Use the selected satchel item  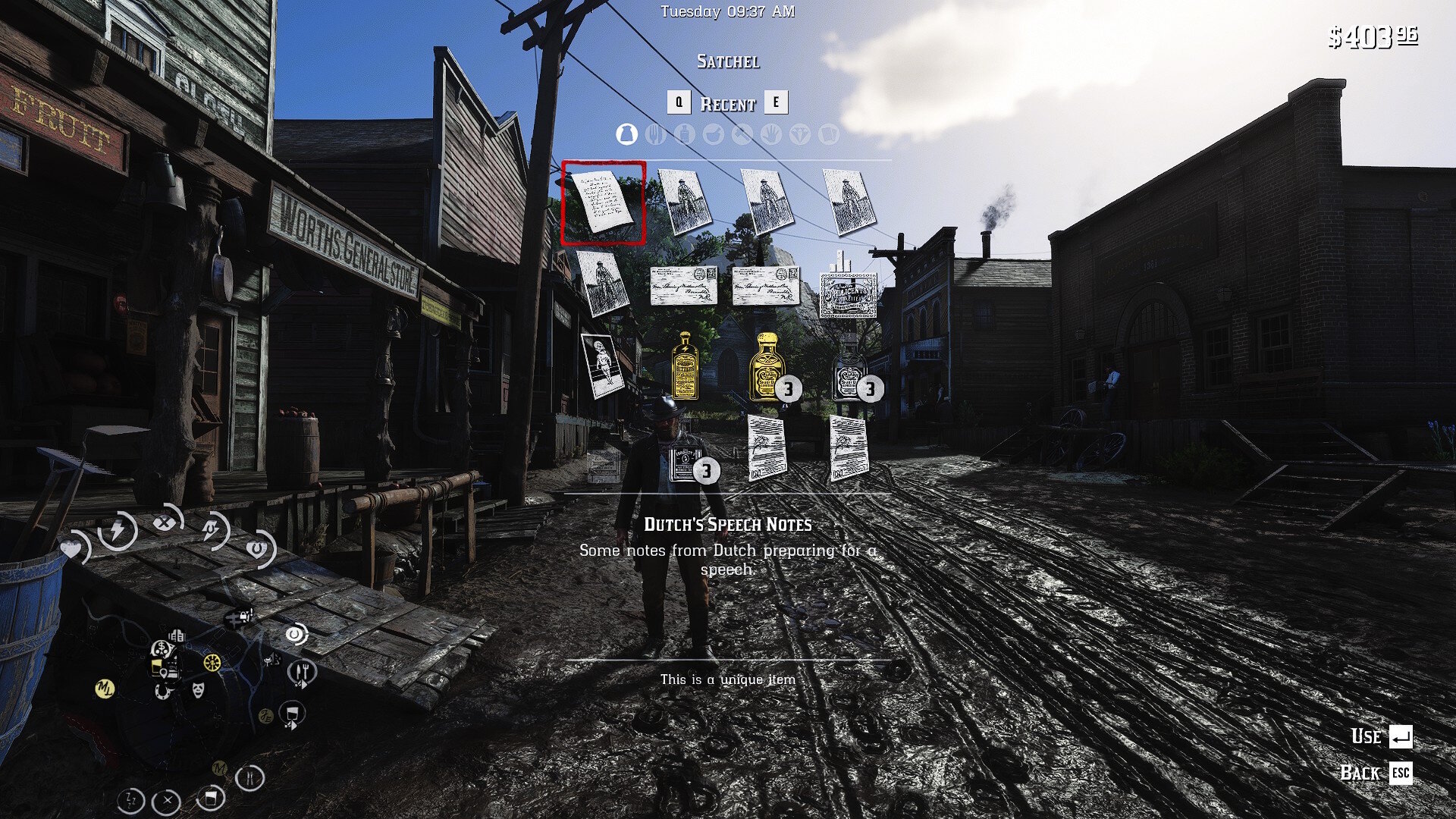(x=1400, y=736)
